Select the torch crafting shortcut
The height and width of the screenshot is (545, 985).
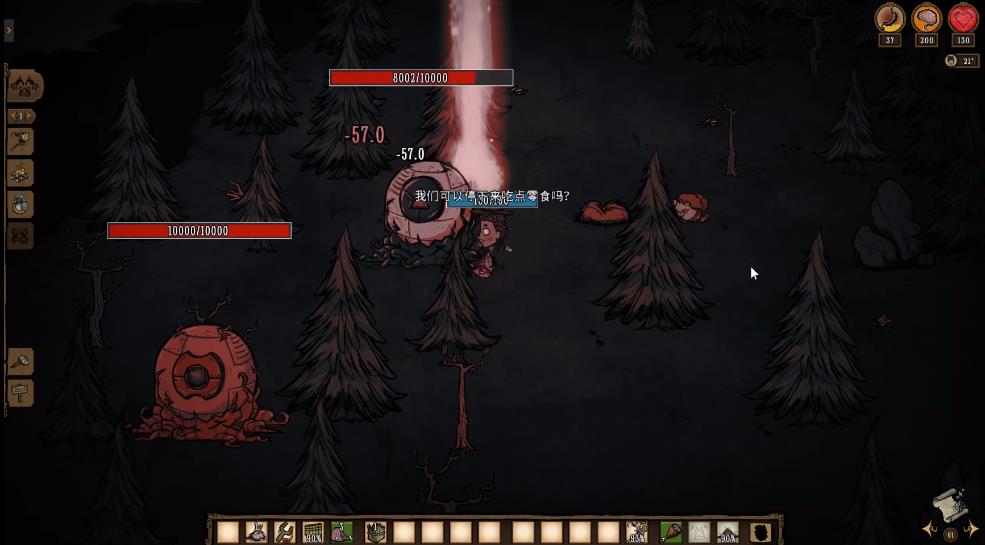pyautogui.click(x=20, y=141)
